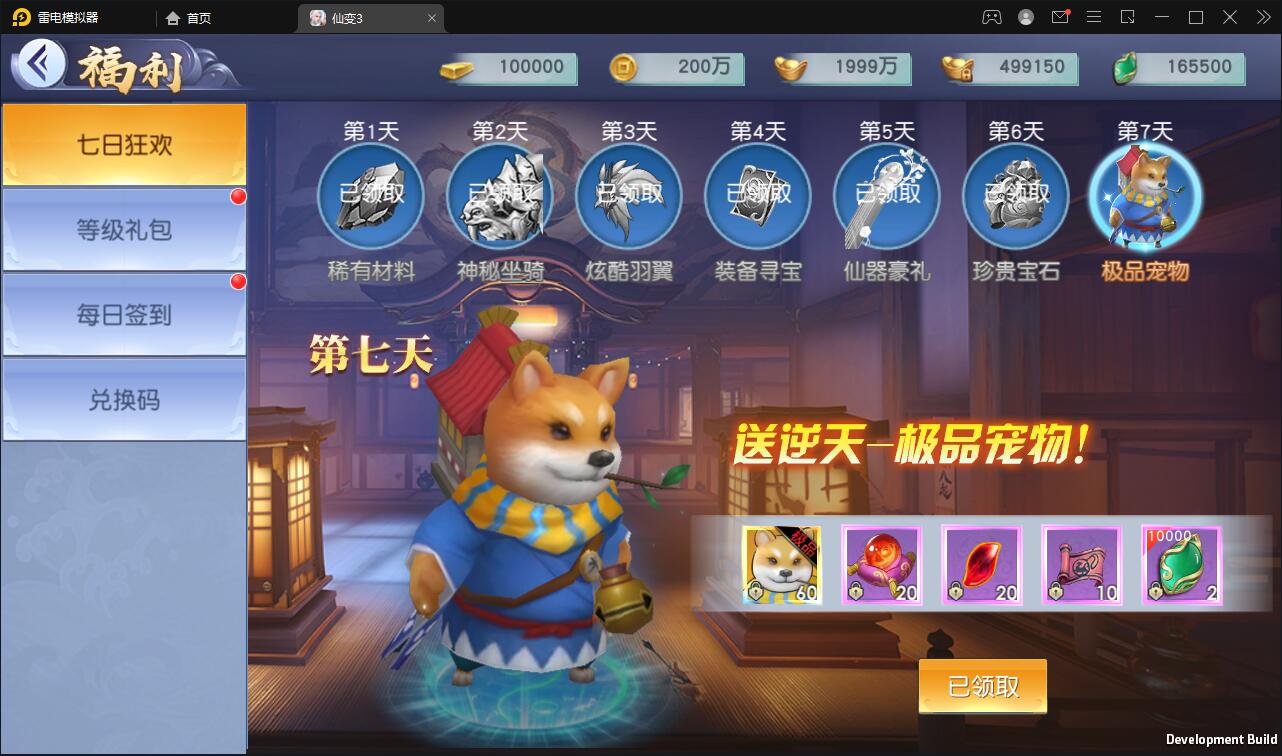1282x756 pixels.
Task: Select the Day 2 神秘坐骑 mount reward icon
Action: point(500,197)
